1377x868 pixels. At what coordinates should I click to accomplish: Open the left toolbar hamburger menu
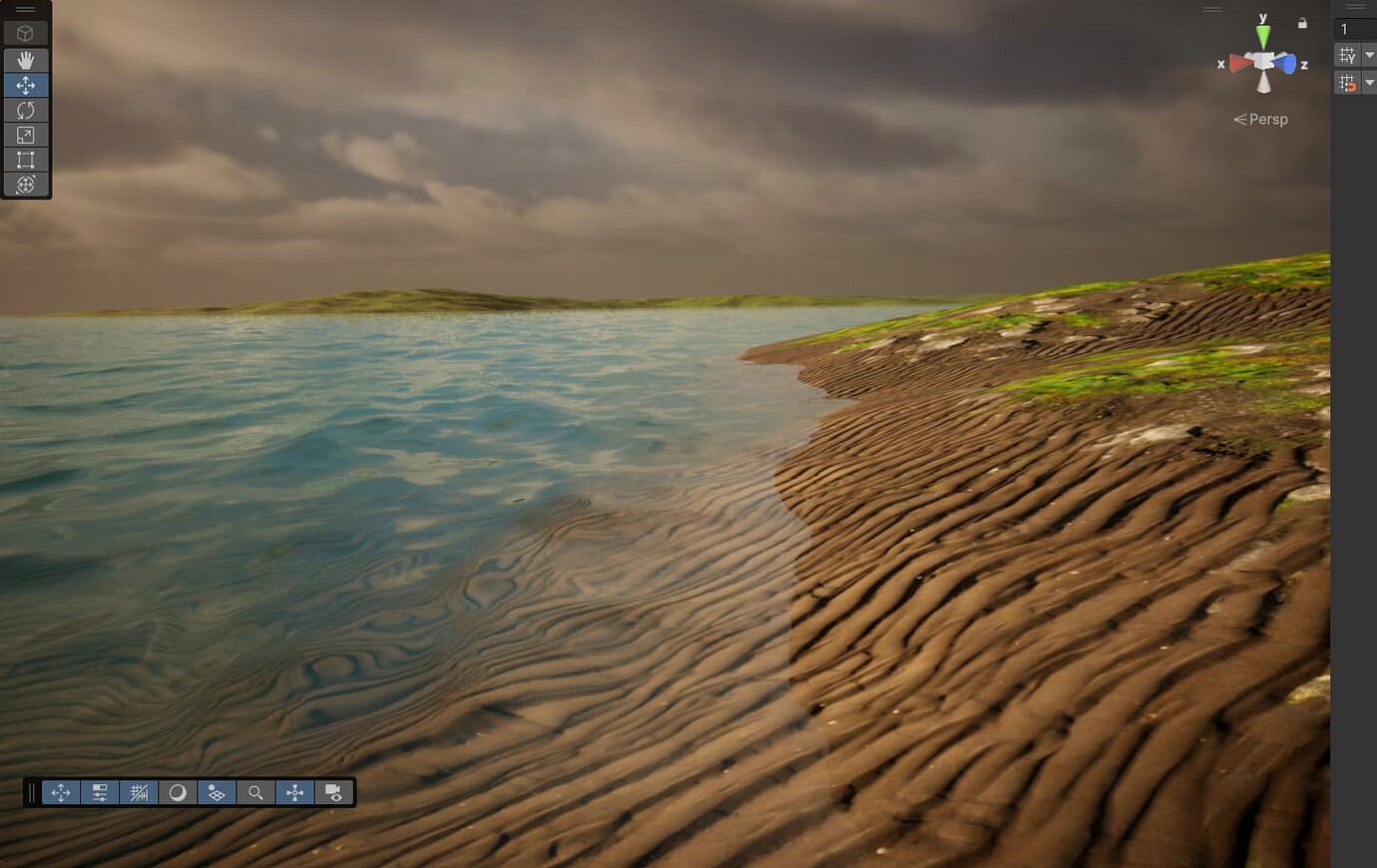[24, 9]
